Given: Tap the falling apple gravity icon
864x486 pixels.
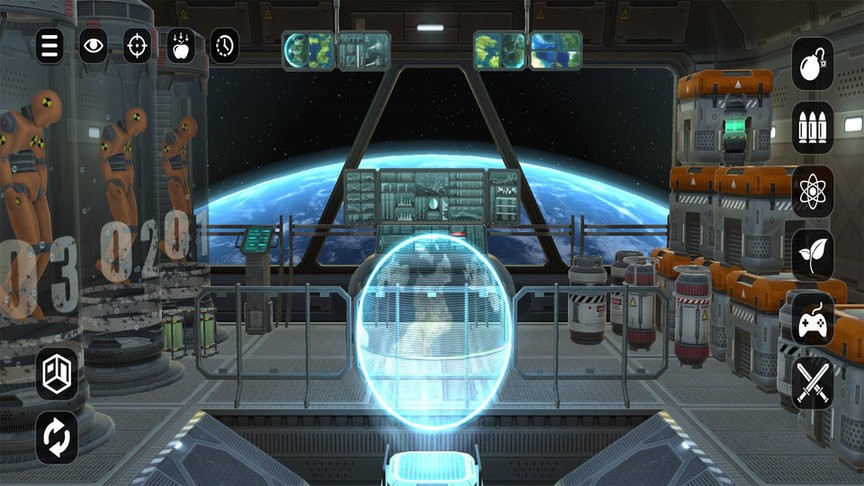Looking at the screenshot, I should coord(181,45).
